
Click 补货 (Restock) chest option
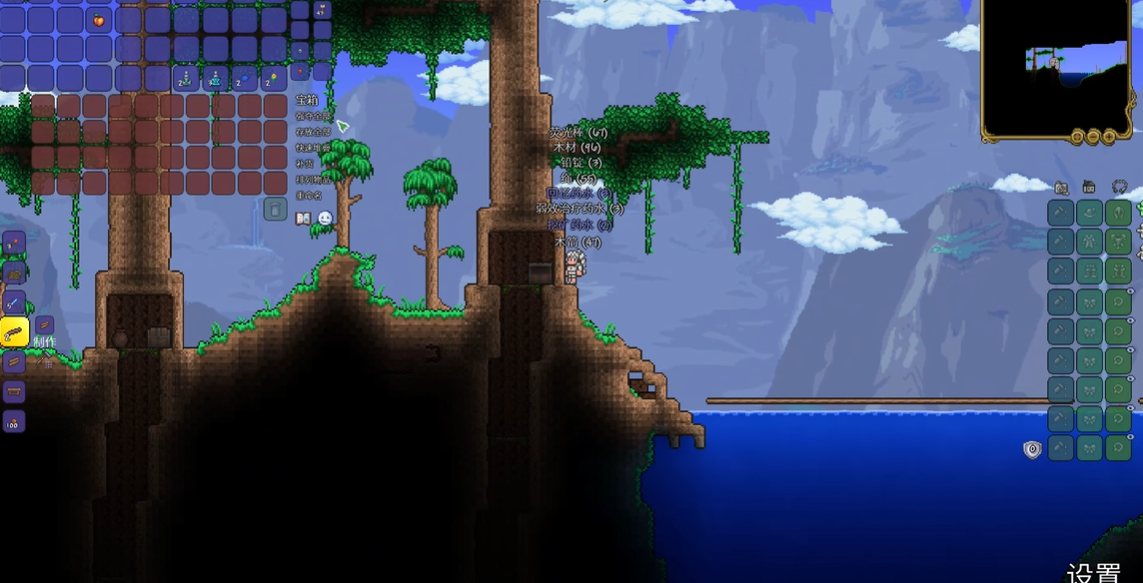[x=305, y=163]
